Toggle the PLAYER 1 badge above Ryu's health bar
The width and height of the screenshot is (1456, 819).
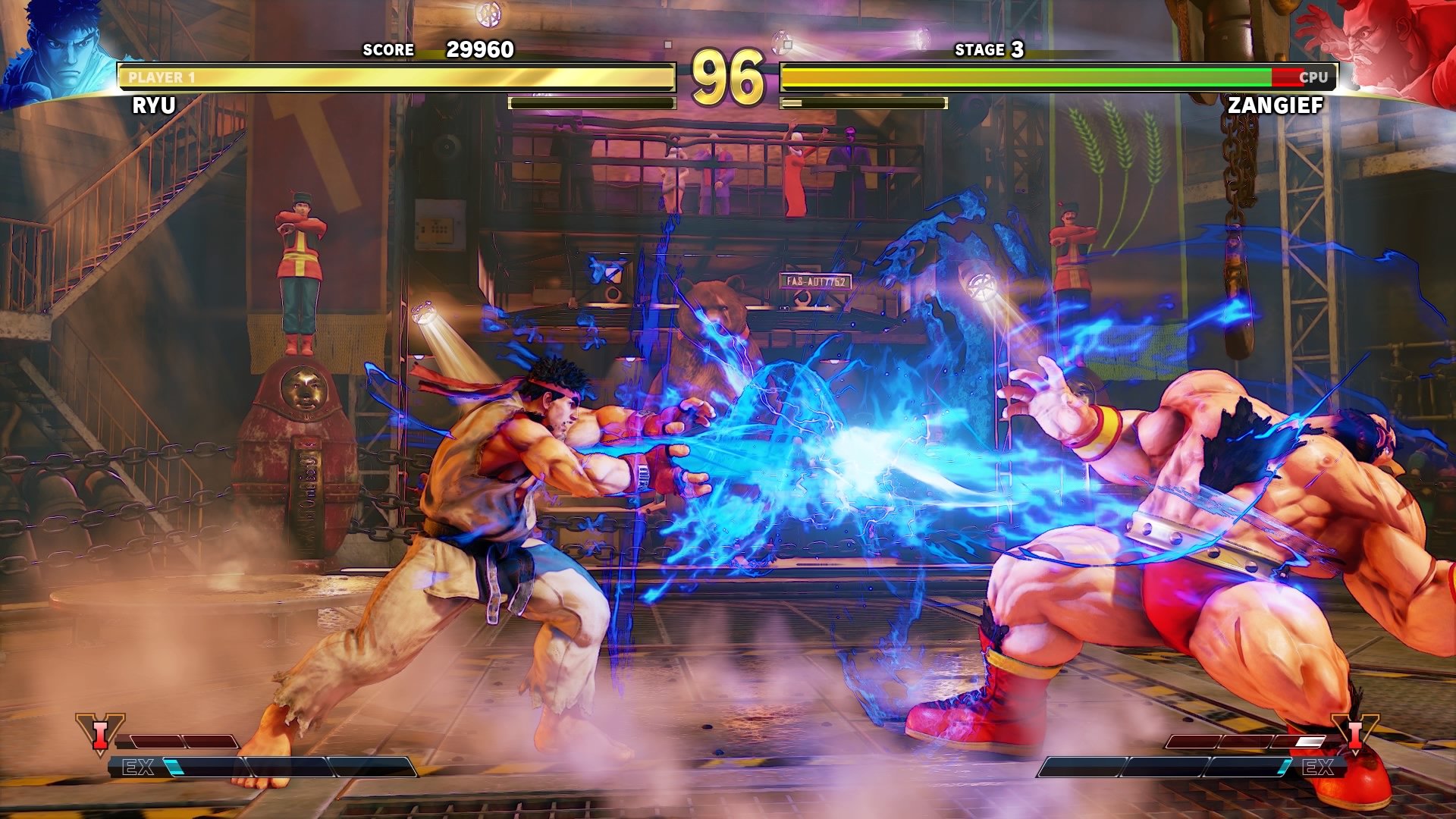[159, 75]
